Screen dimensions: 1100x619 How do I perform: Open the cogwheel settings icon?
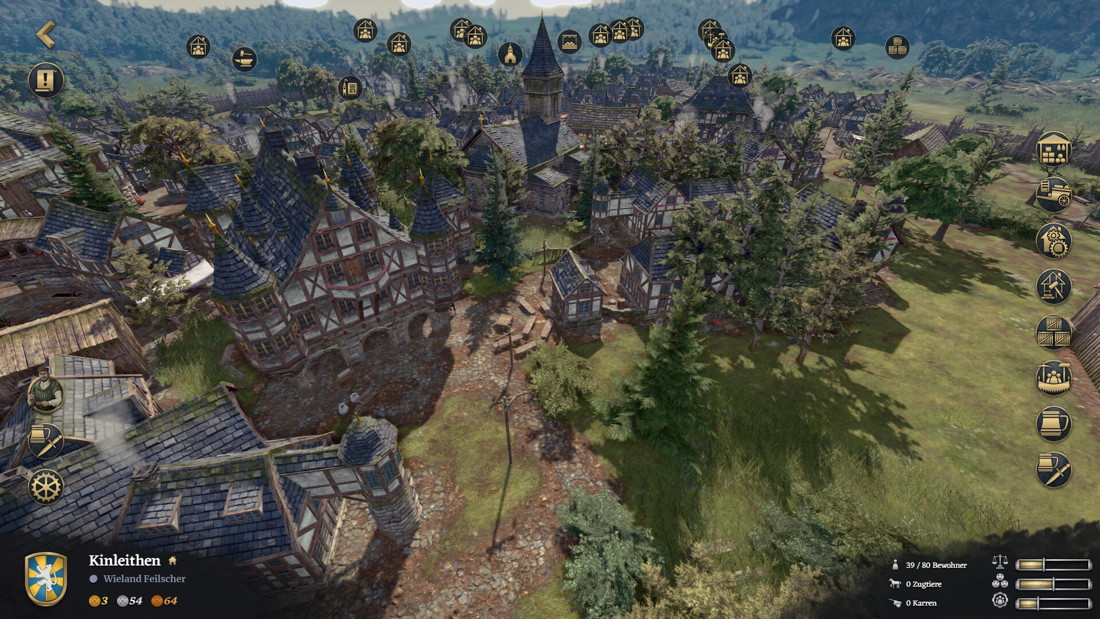point(45,486)
